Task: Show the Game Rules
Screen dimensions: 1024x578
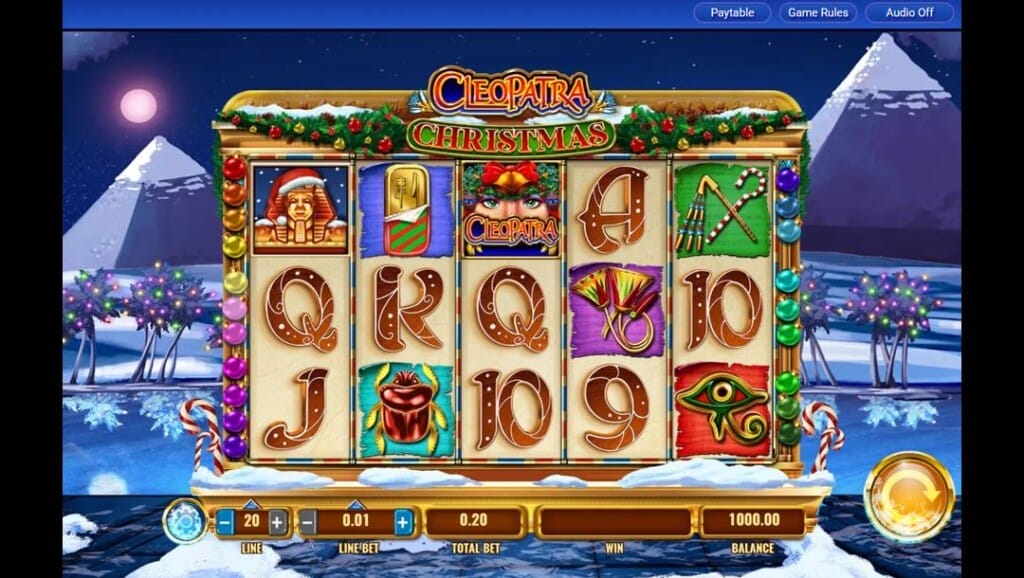Action: (817, 13)
